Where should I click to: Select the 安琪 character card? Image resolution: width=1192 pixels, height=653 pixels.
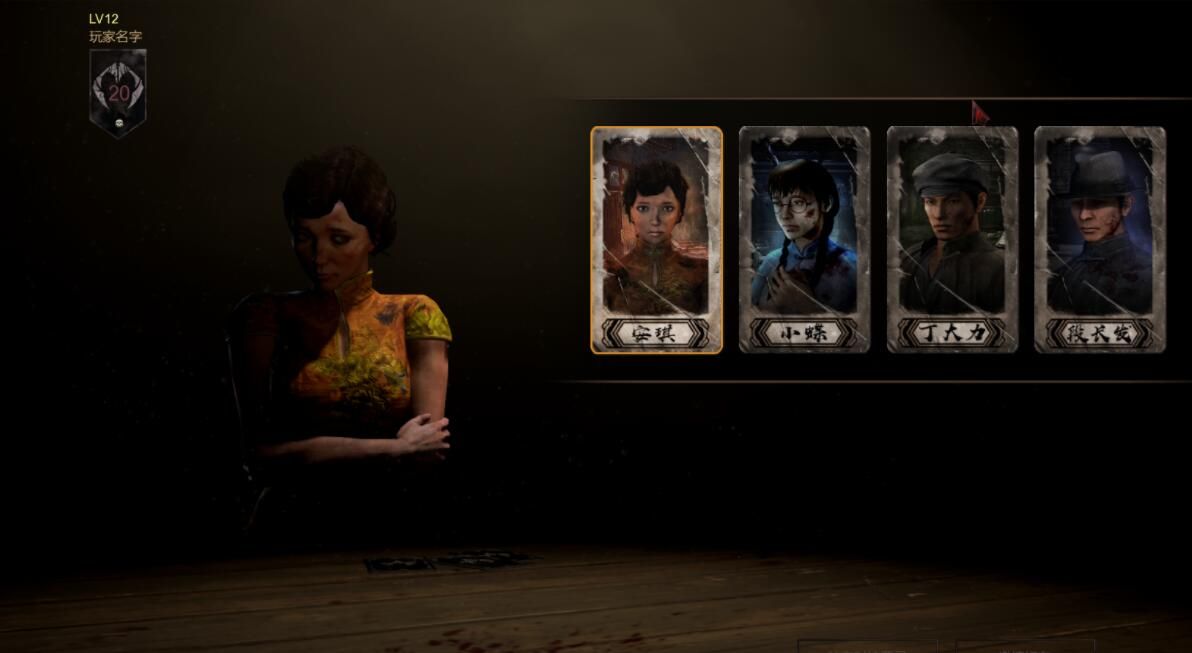pyautogui.click(x=656, y=240)
